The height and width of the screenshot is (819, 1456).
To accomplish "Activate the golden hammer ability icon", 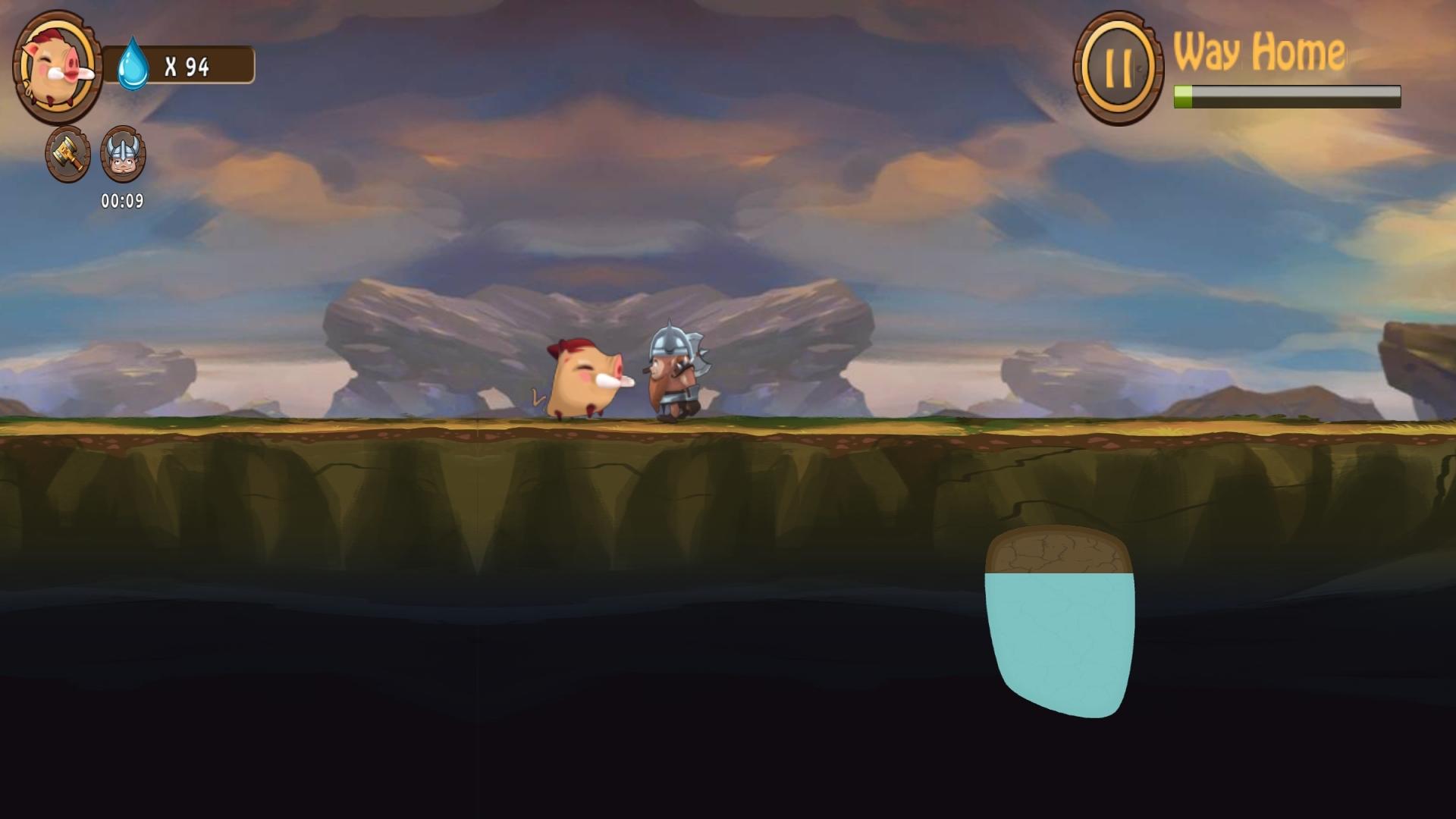I will pos(68,155).
